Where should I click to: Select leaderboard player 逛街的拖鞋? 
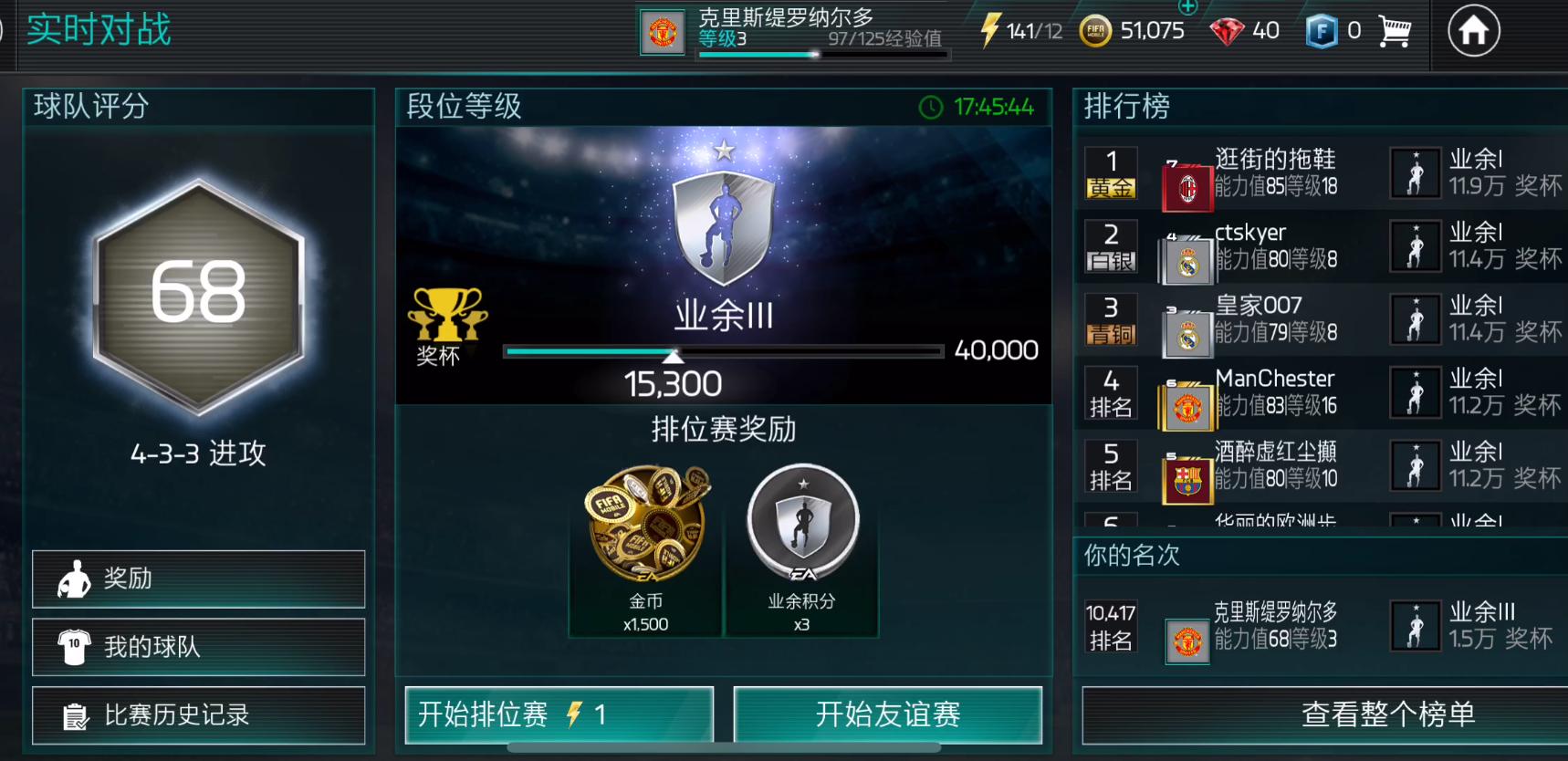[1273, 173]
